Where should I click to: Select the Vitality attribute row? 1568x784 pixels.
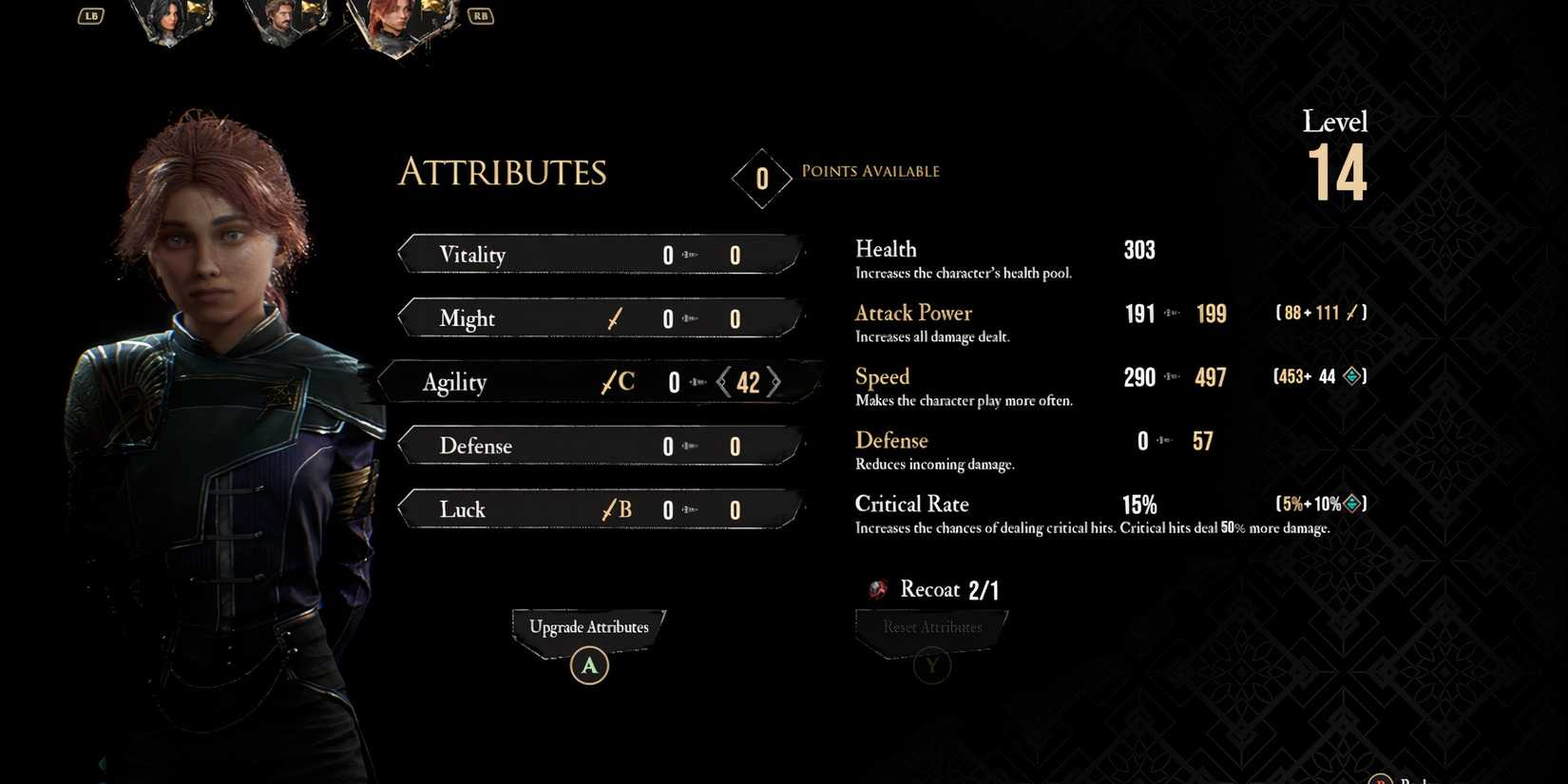(x=599, y=254)
